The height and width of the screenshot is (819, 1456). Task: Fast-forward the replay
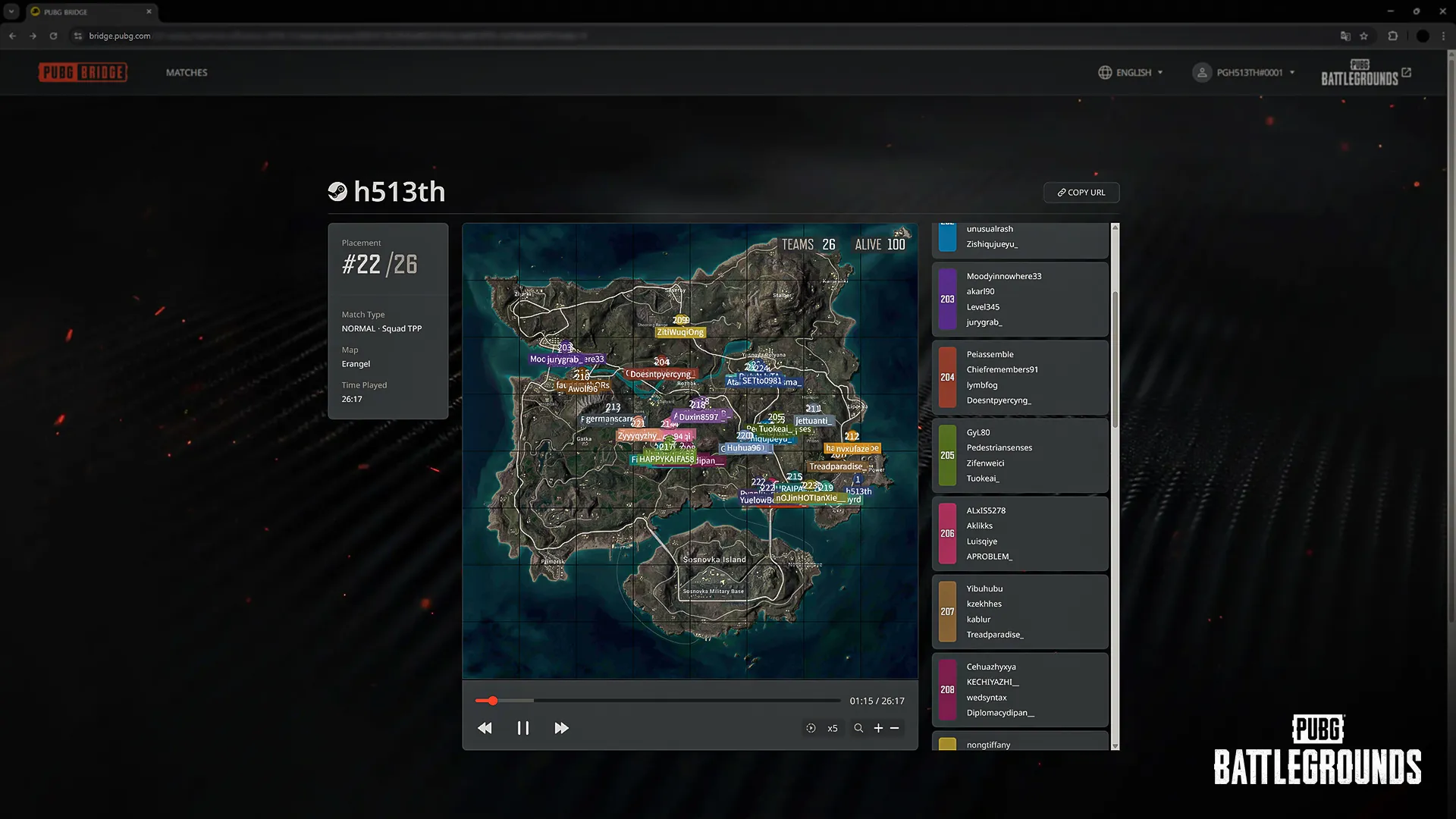(561, 728)
